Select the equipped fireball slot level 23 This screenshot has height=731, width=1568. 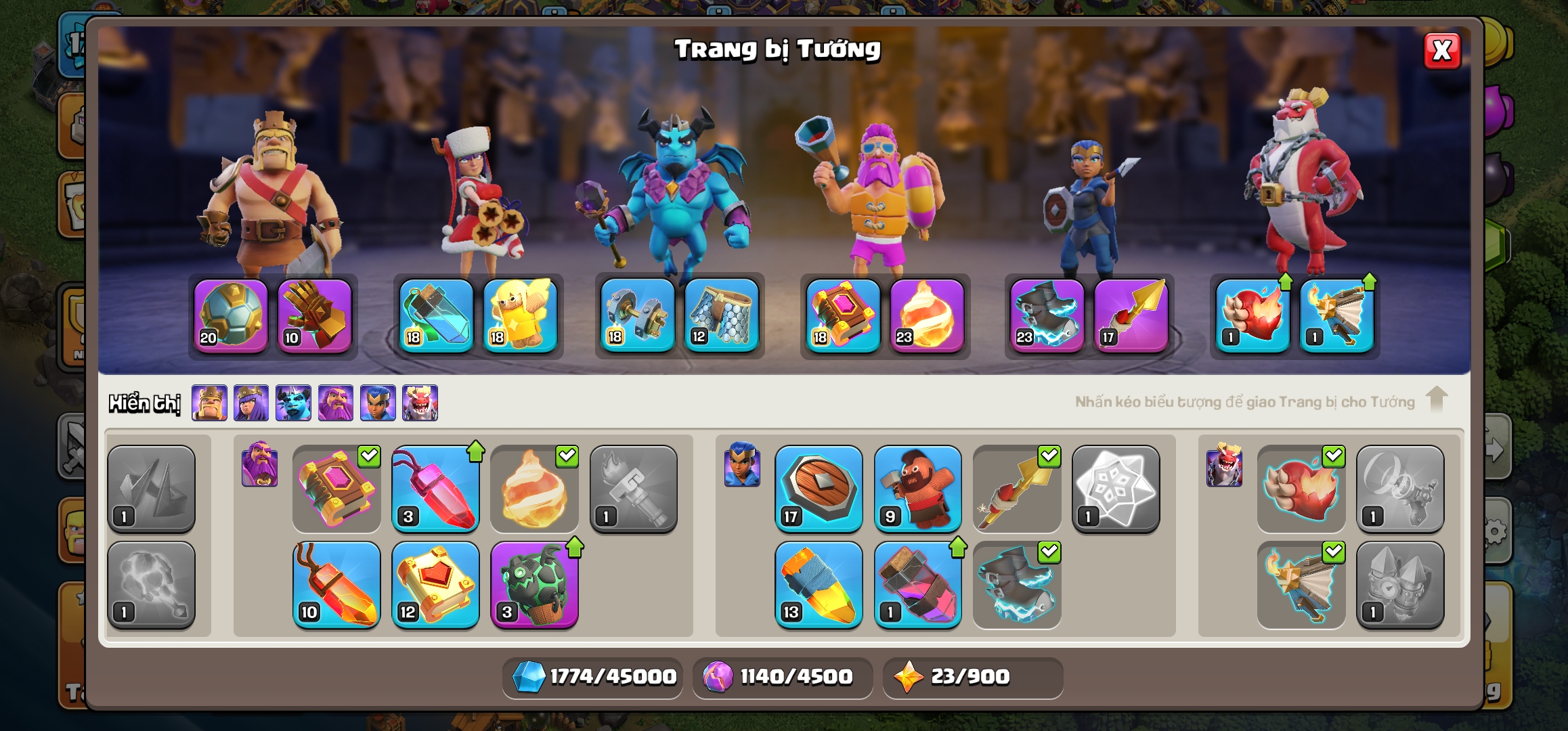(x=927, y=316)
